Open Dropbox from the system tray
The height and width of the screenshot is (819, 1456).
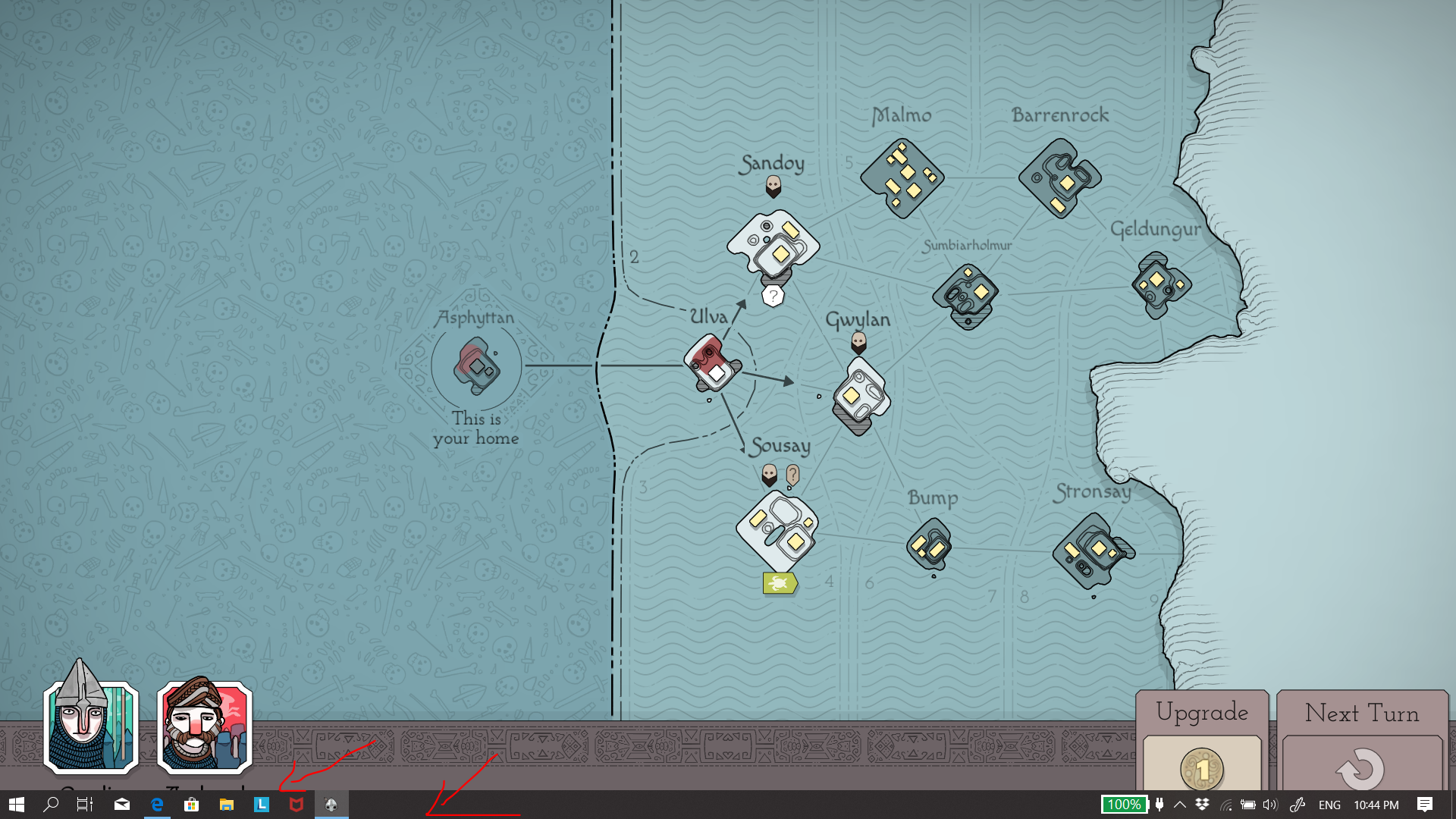click(x=1202, y=805)
